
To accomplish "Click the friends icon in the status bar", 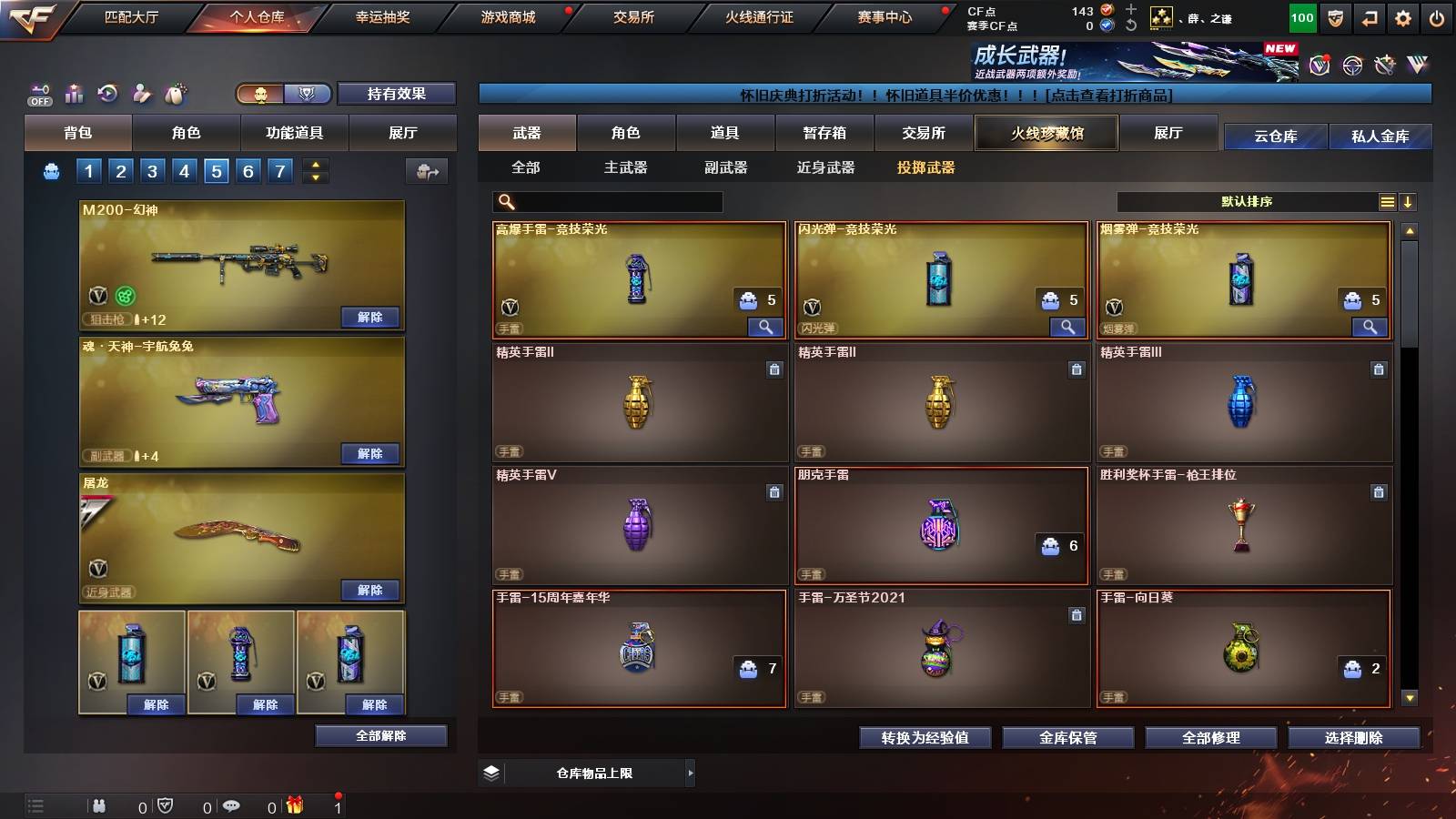I will [99, 805].
